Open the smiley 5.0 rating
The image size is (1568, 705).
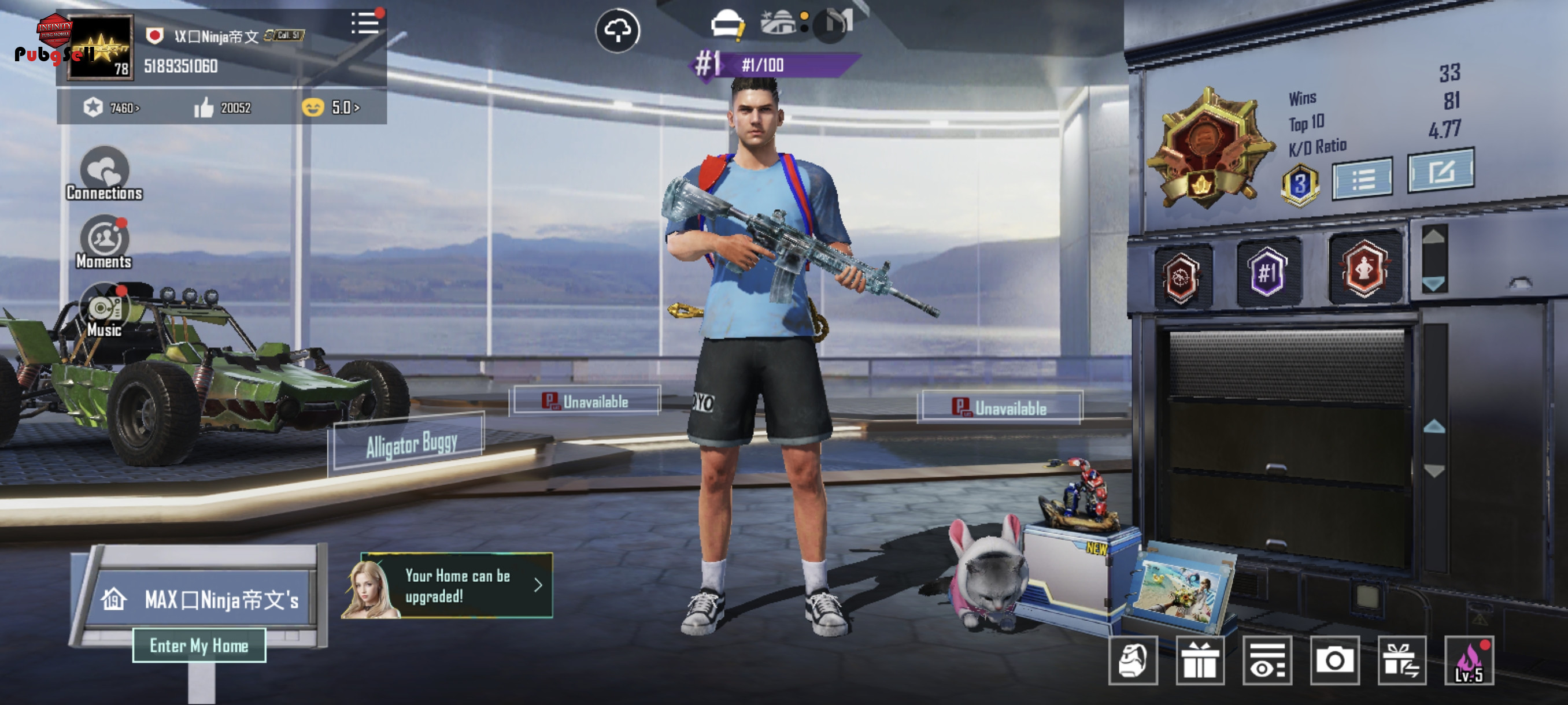(332, 107)
